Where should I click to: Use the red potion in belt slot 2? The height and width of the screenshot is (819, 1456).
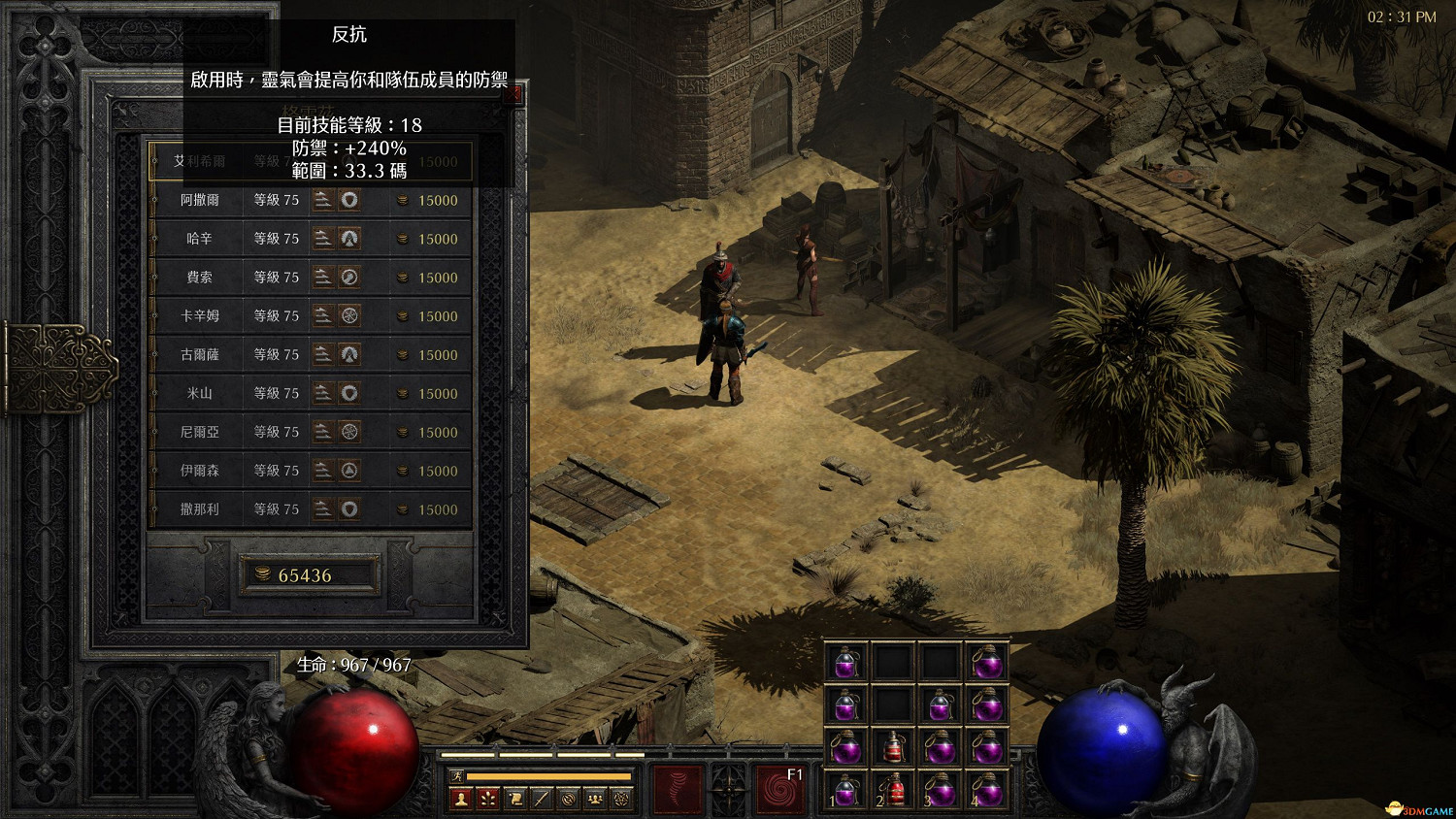tap(894, 791)
